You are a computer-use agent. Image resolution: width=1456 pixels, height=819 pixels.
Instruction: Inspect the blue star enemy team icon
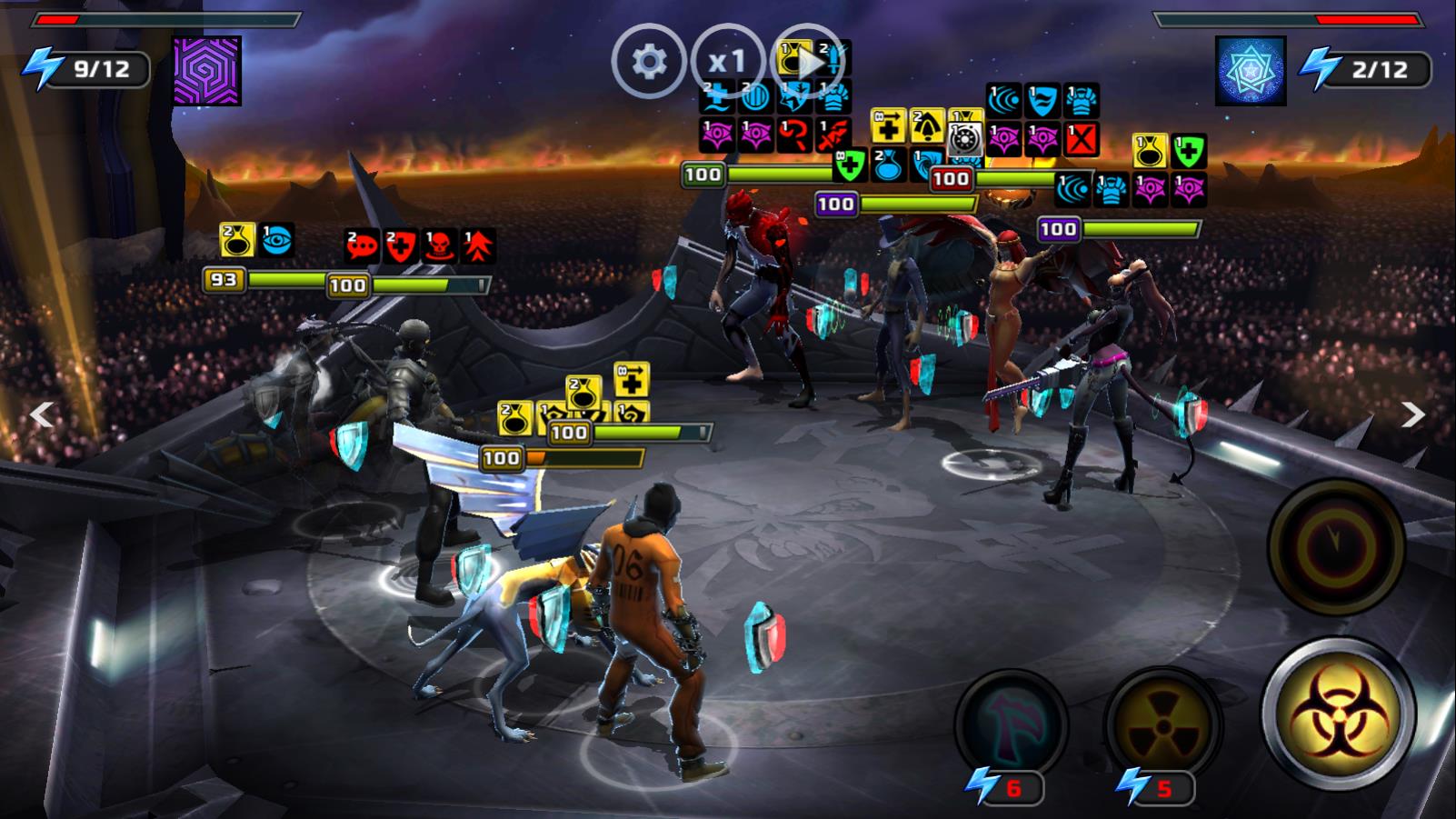click(1250, 71)
